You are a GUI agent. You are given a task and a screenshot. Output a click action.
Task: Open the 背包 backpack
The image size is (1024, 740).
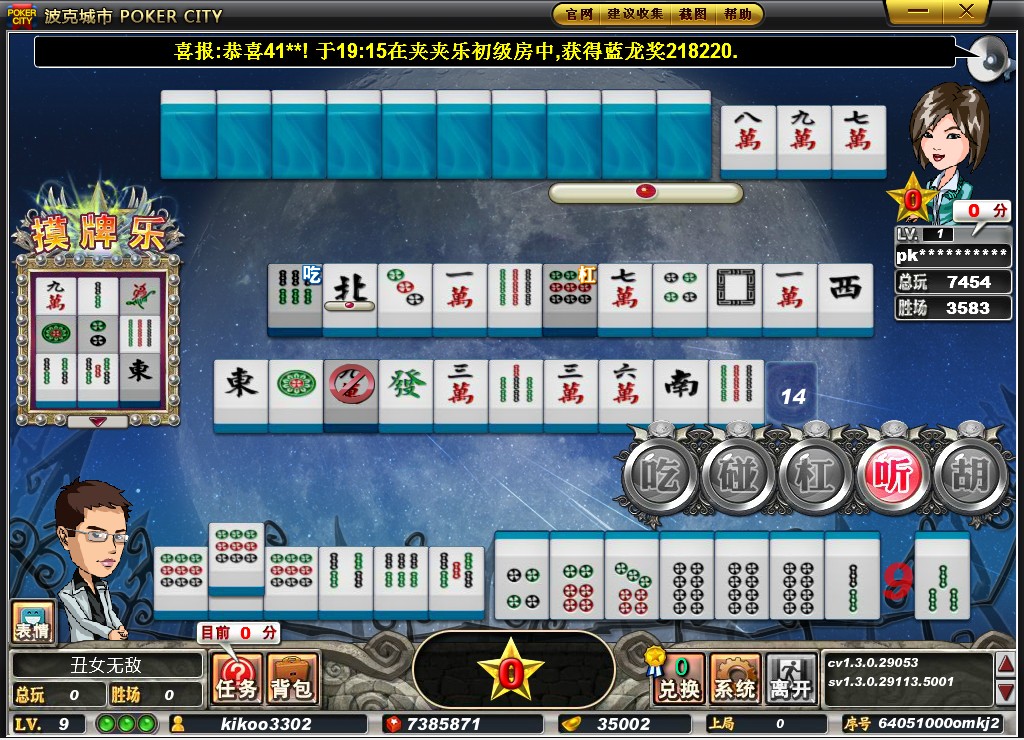coord(292,679)
